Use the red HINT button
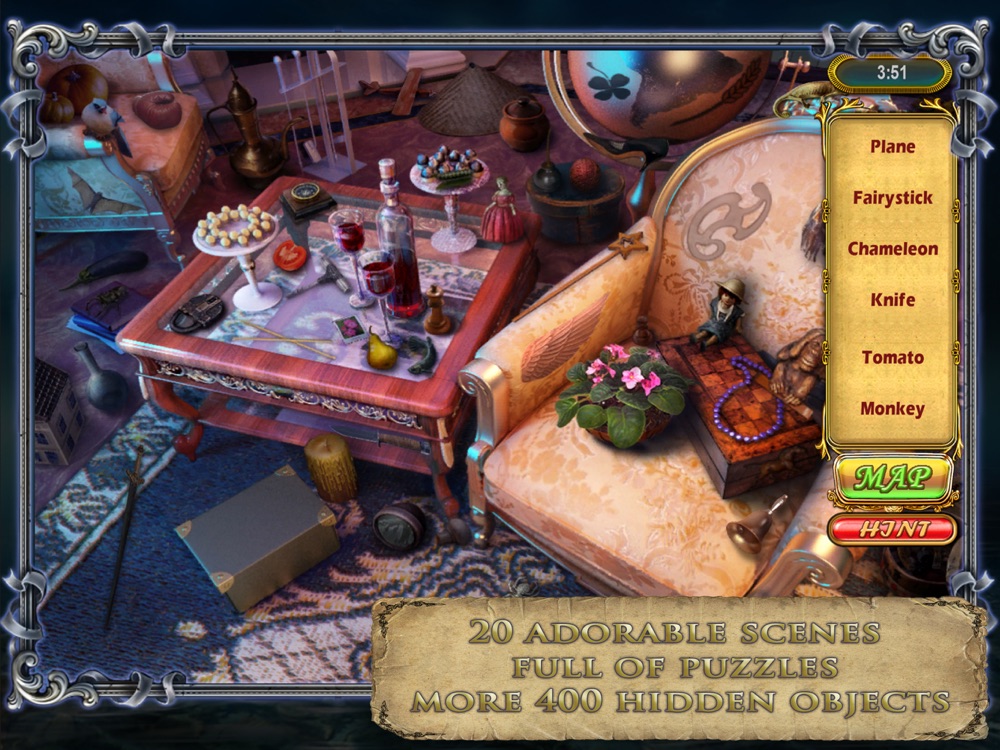This screenshot has height=750, width=1000. 892,528
